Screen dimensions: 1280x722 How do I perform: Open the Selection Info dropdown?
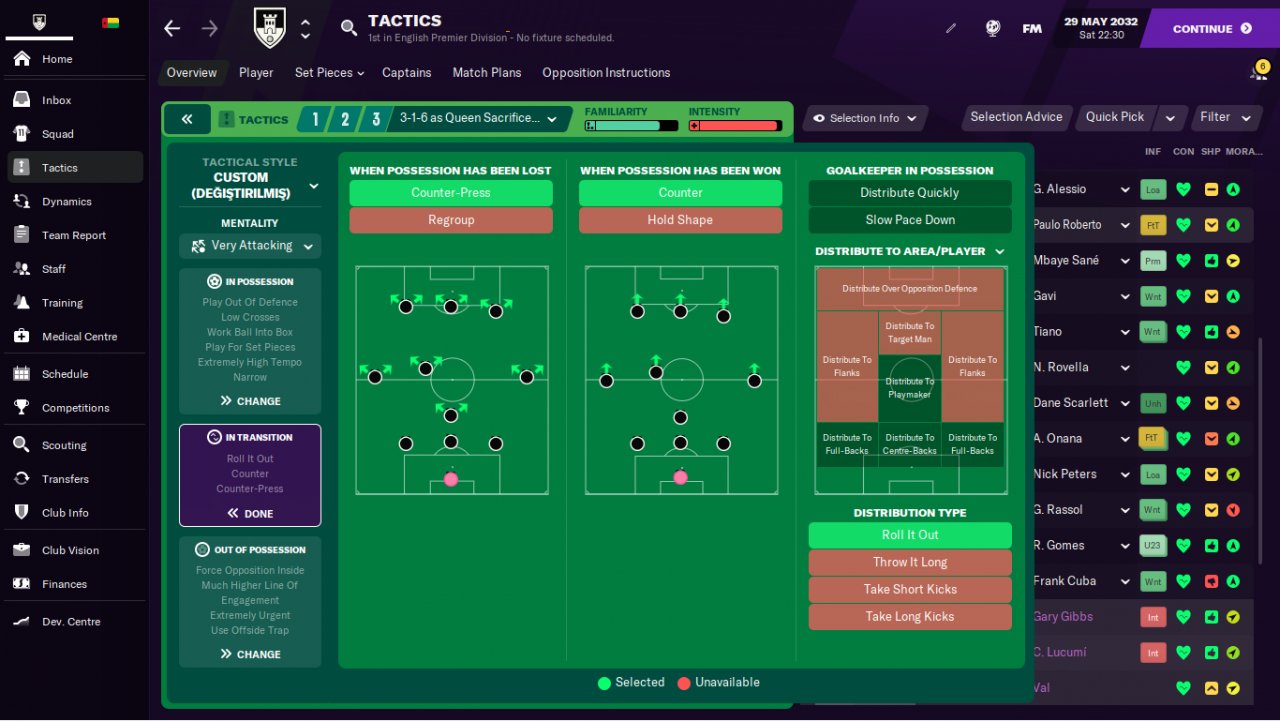[865, 118]
